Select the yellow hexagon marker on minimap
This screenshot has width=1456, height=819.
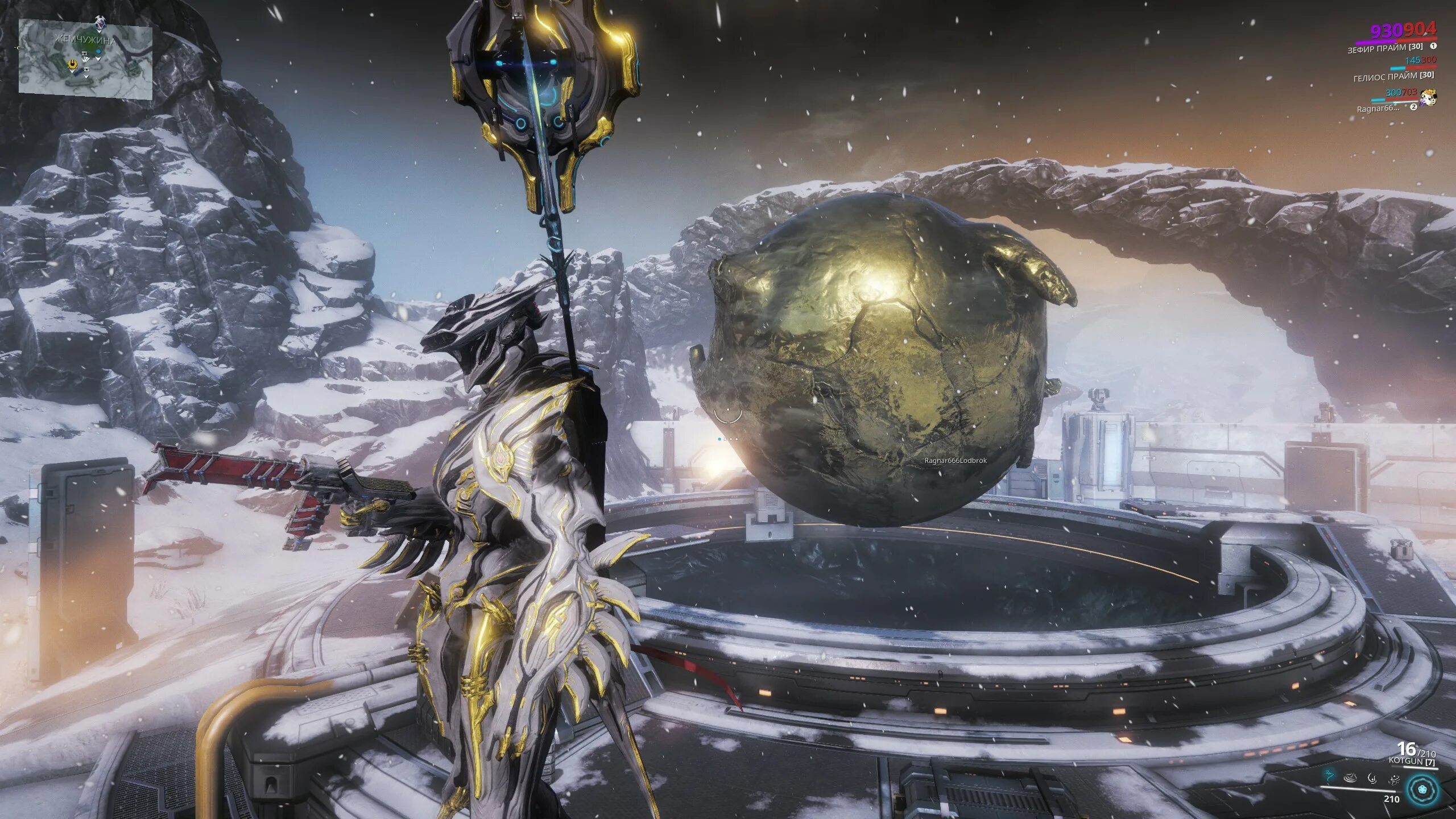tap(73, 65)
